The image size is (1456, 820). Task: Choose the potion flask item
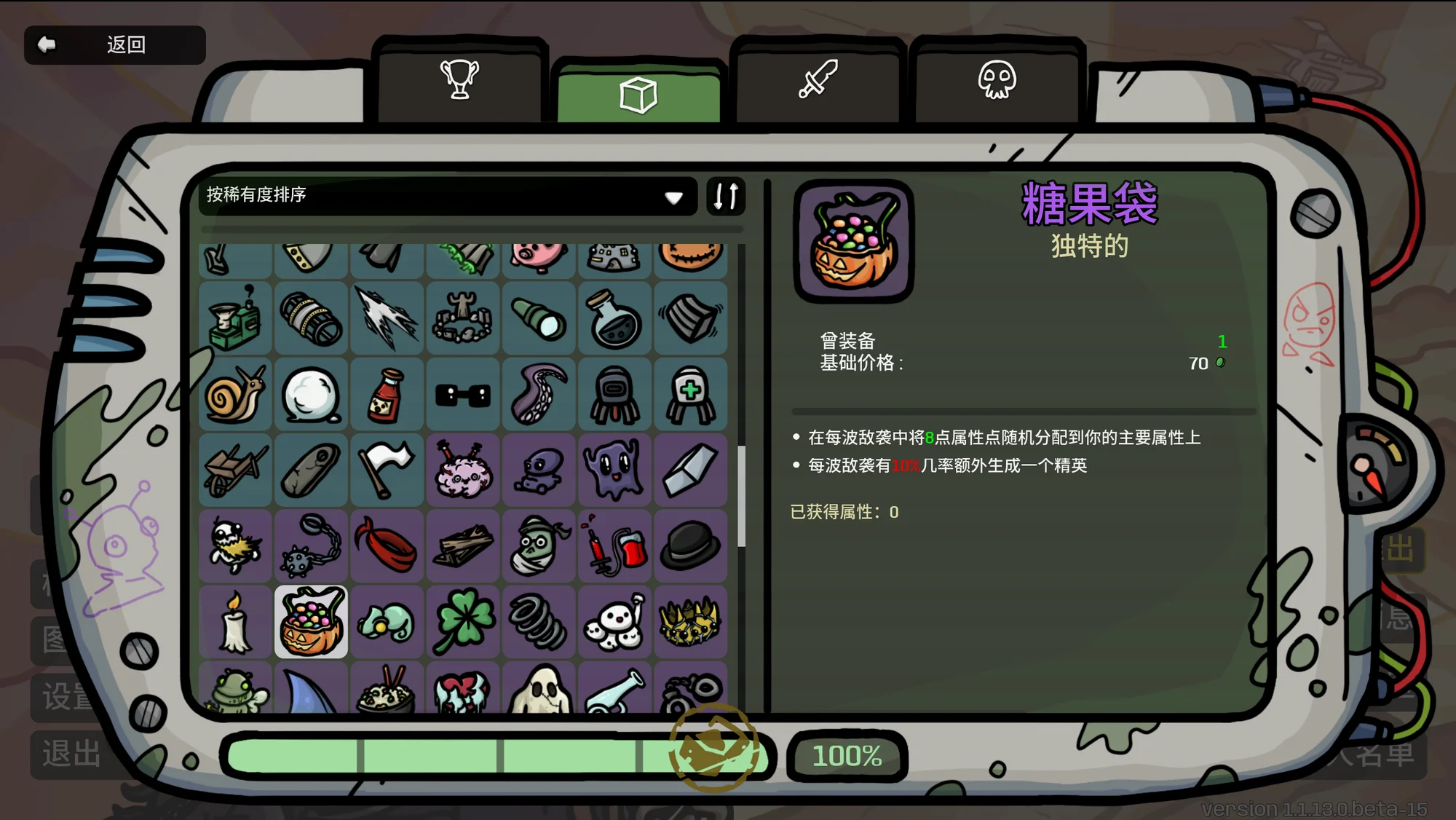pyautogui.click(x=614, y=319)
